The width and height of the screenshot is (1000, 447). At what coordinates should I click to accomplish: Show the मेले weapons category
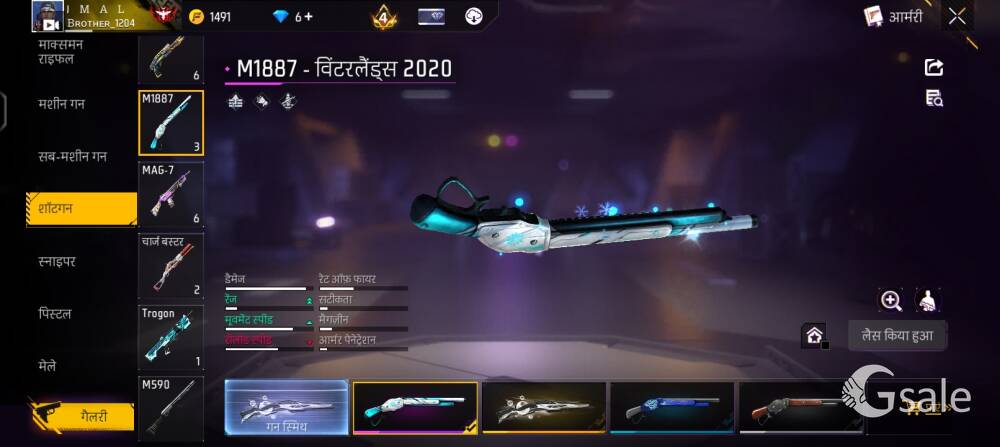pyautogui.click(x=48, y=366)
